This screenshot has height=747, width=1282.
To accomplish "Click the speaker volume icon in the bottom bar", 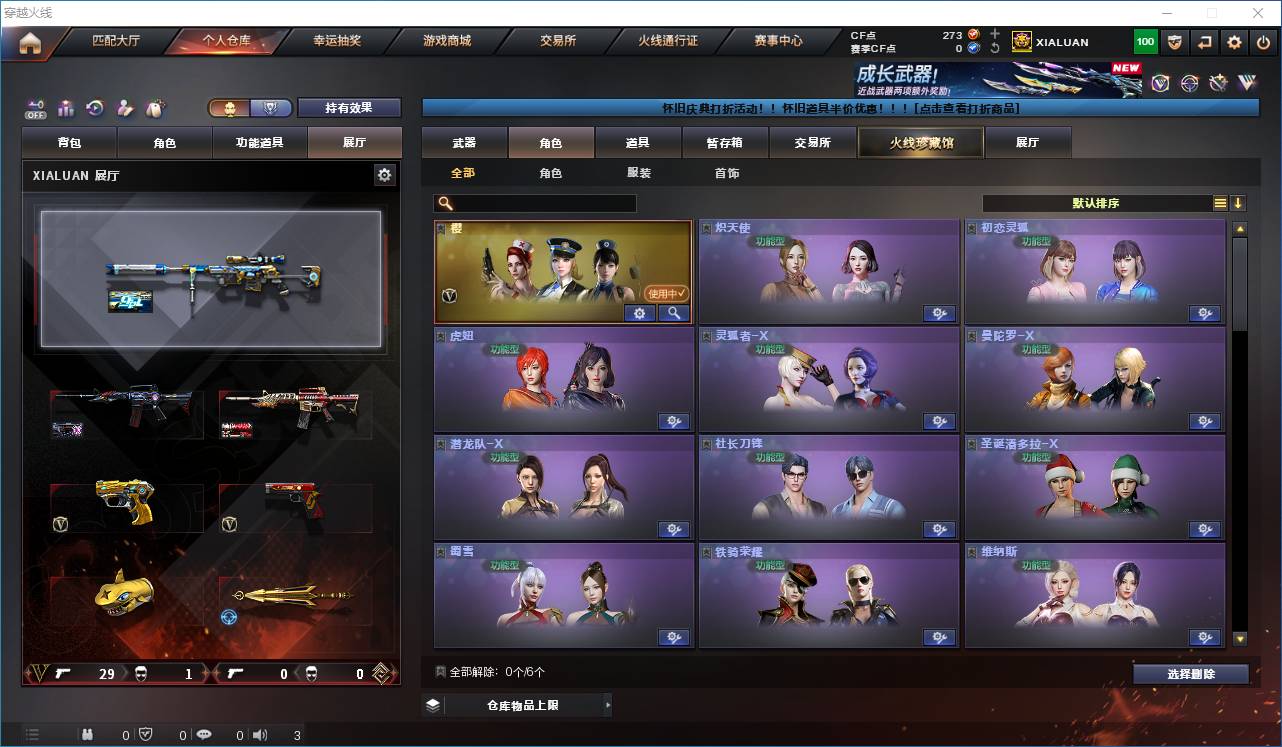I will 259,734.
